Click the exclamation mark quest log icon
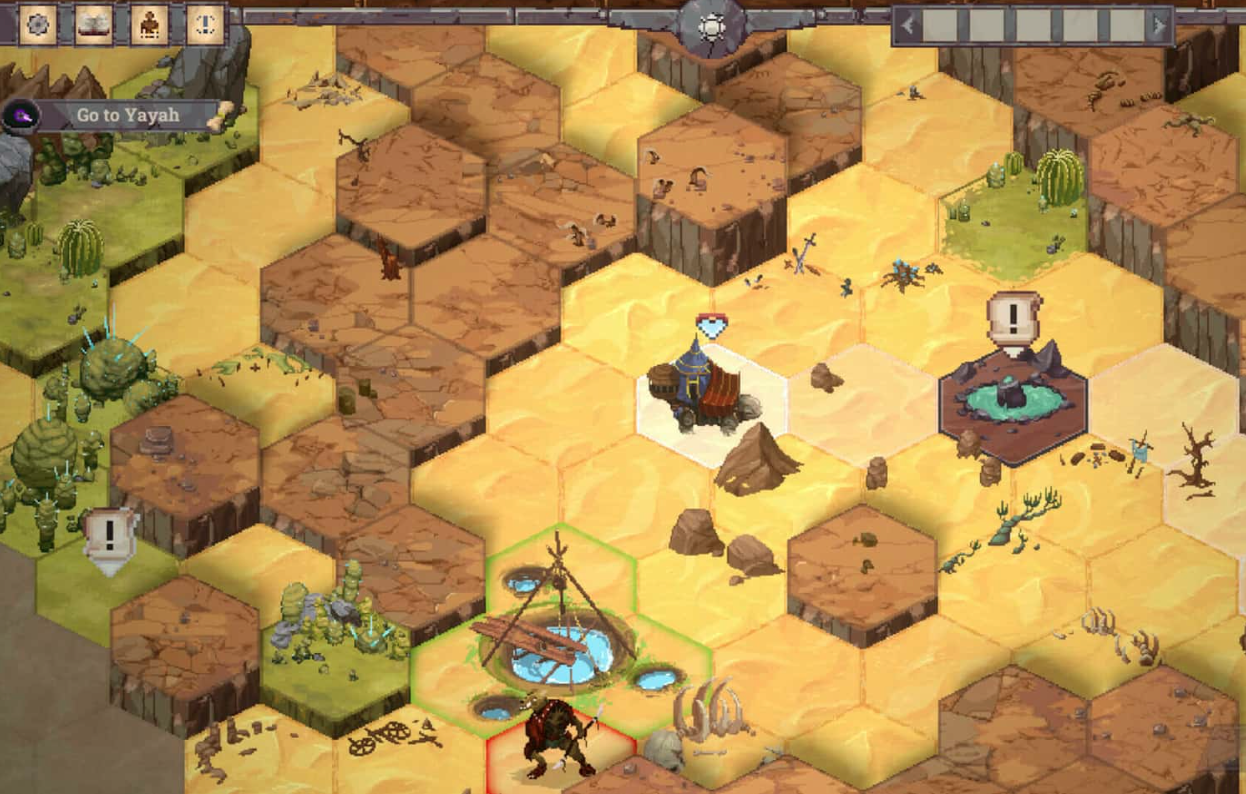The image size is (1246, 794). coord(205,24)
